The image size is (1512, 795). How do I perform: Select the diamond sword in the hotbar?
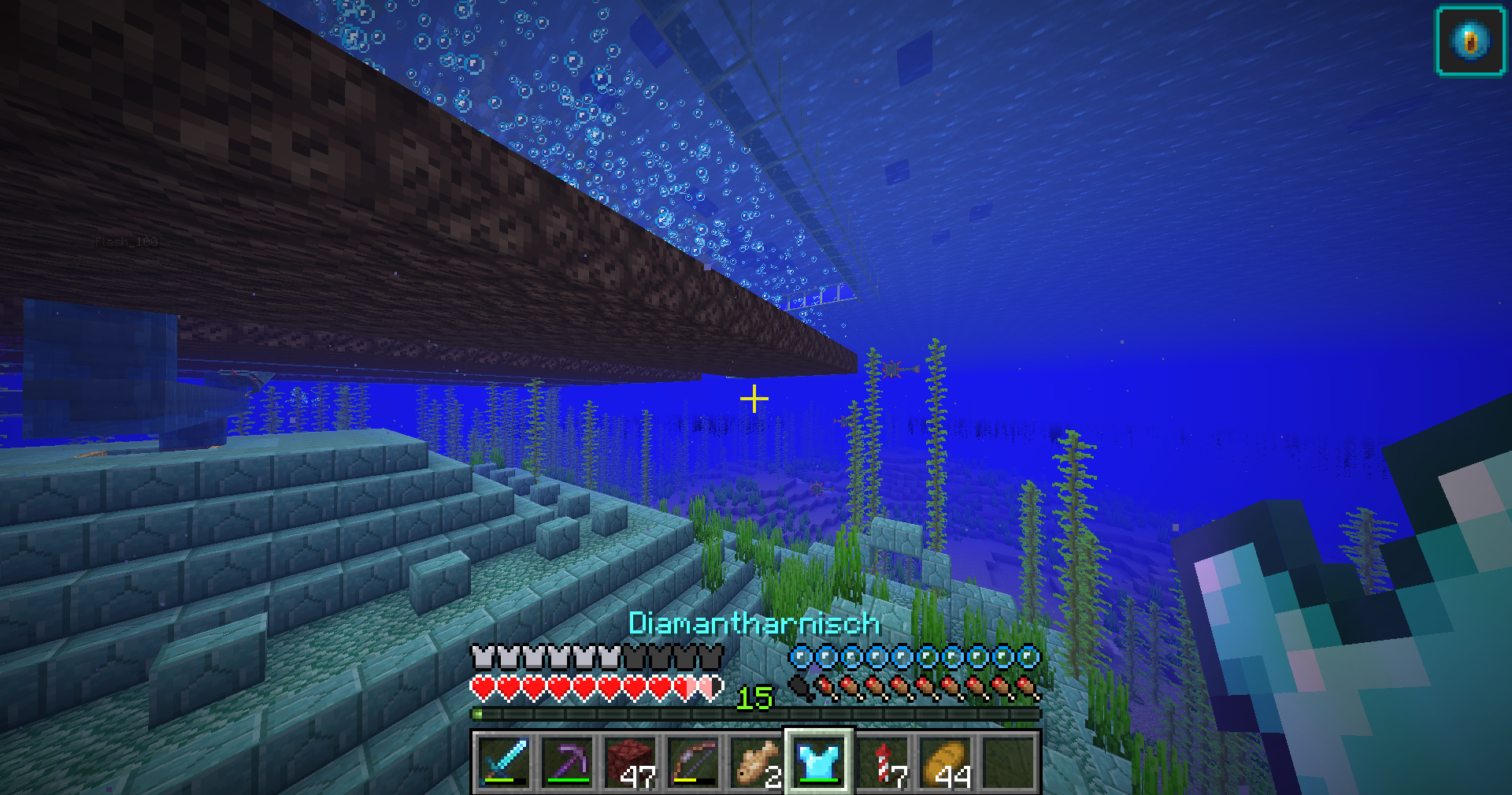504,760
